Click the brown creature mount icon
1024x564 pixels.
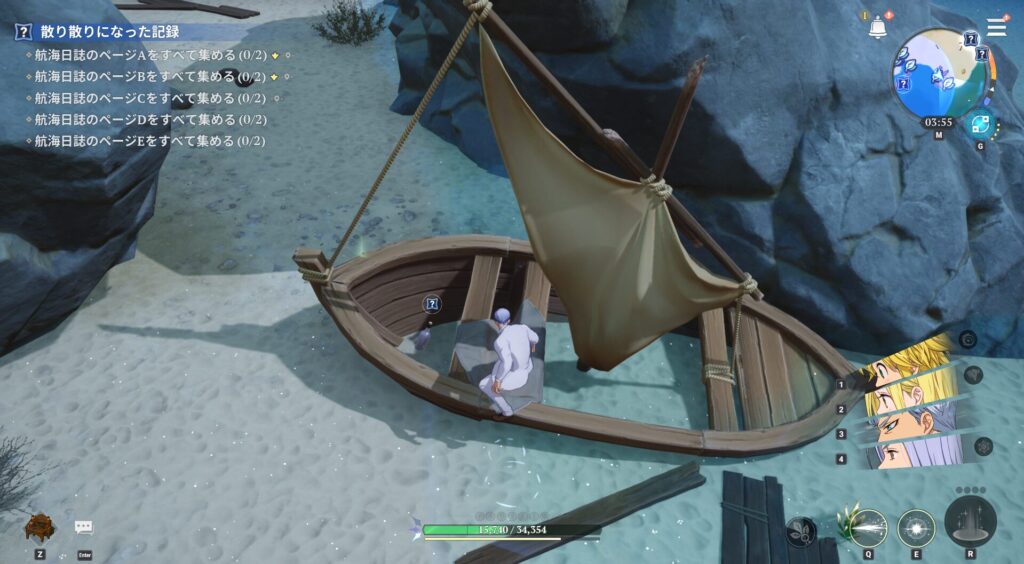click(x=40, y=526)
